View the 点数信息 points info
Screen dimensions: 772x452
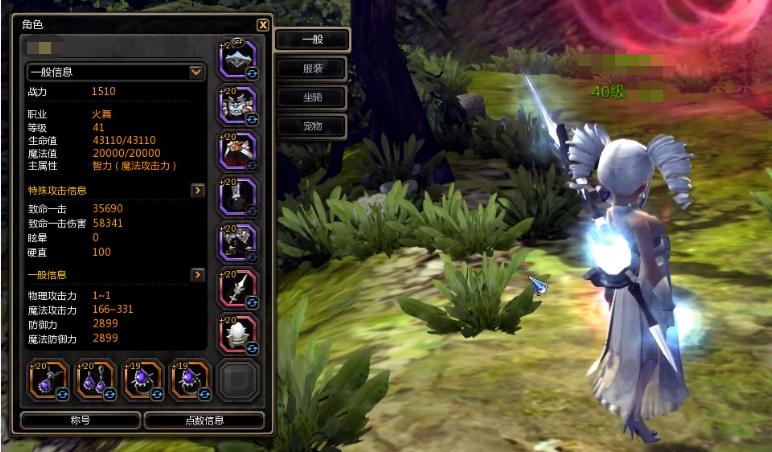pyautogui.click(x=204, y=421)
